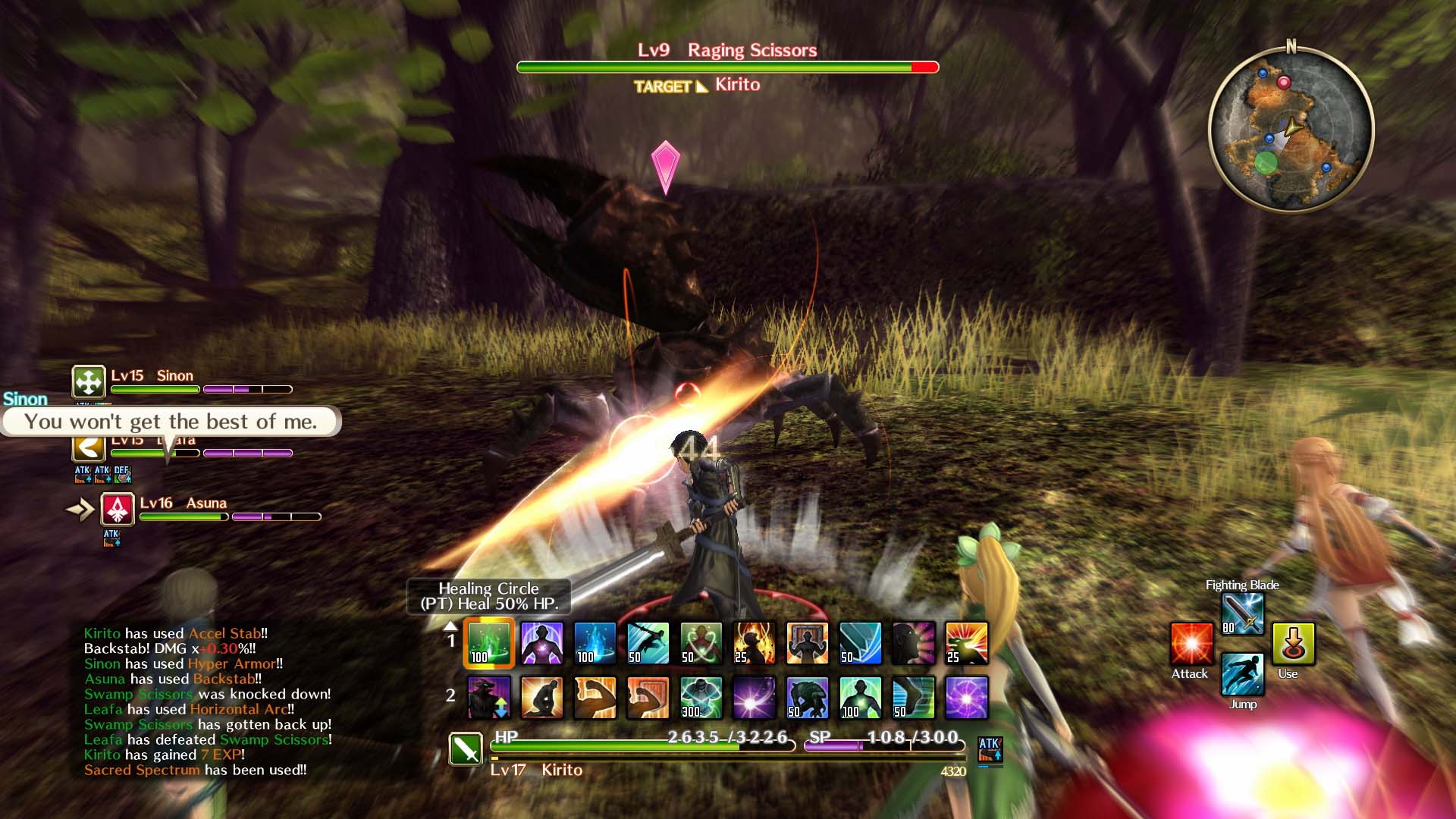
Task: Click Kirito's green sword weapon icon
Action: coord(466,749)
